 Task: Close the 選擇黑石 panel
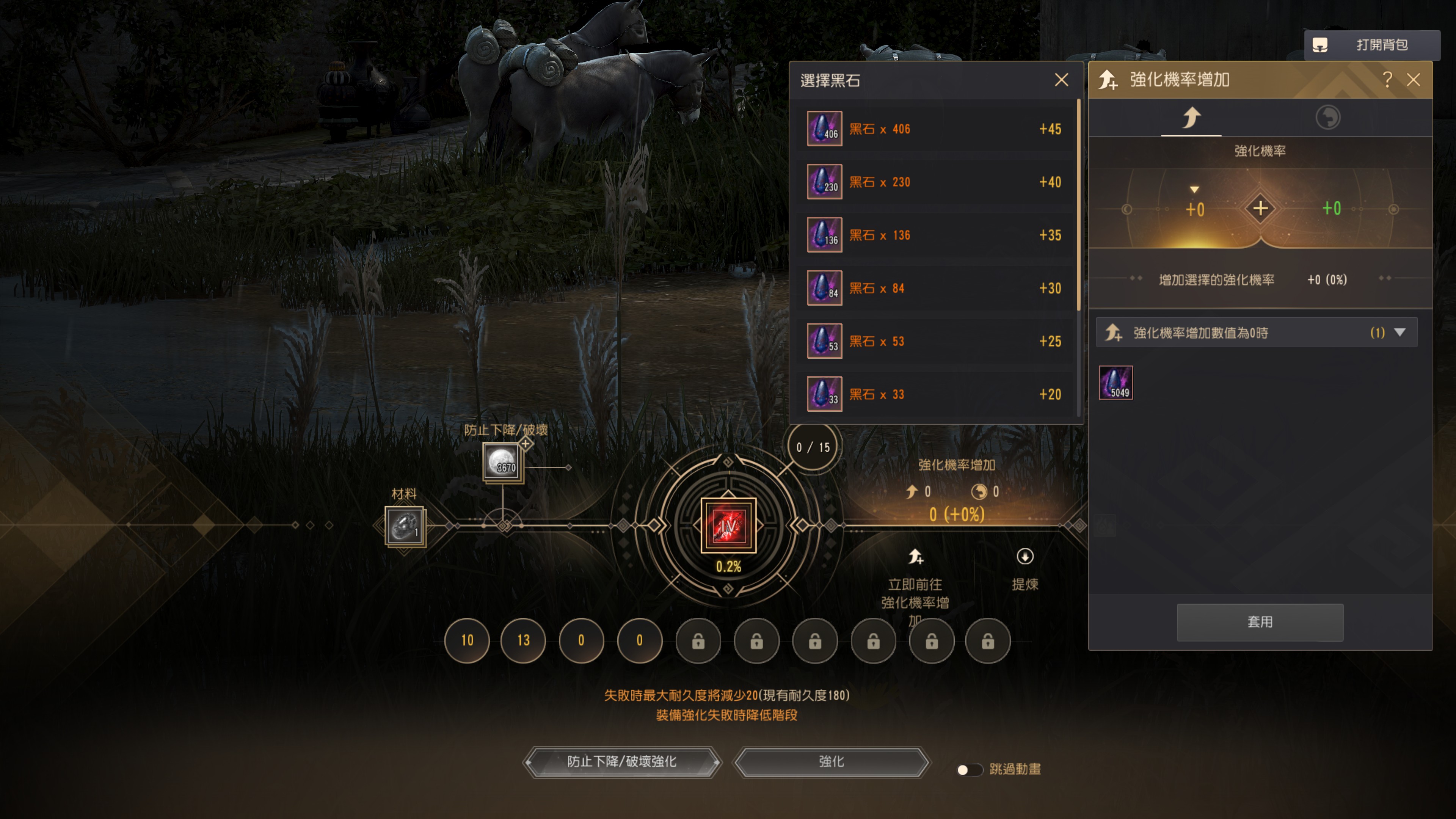(x=1061, y=80)
